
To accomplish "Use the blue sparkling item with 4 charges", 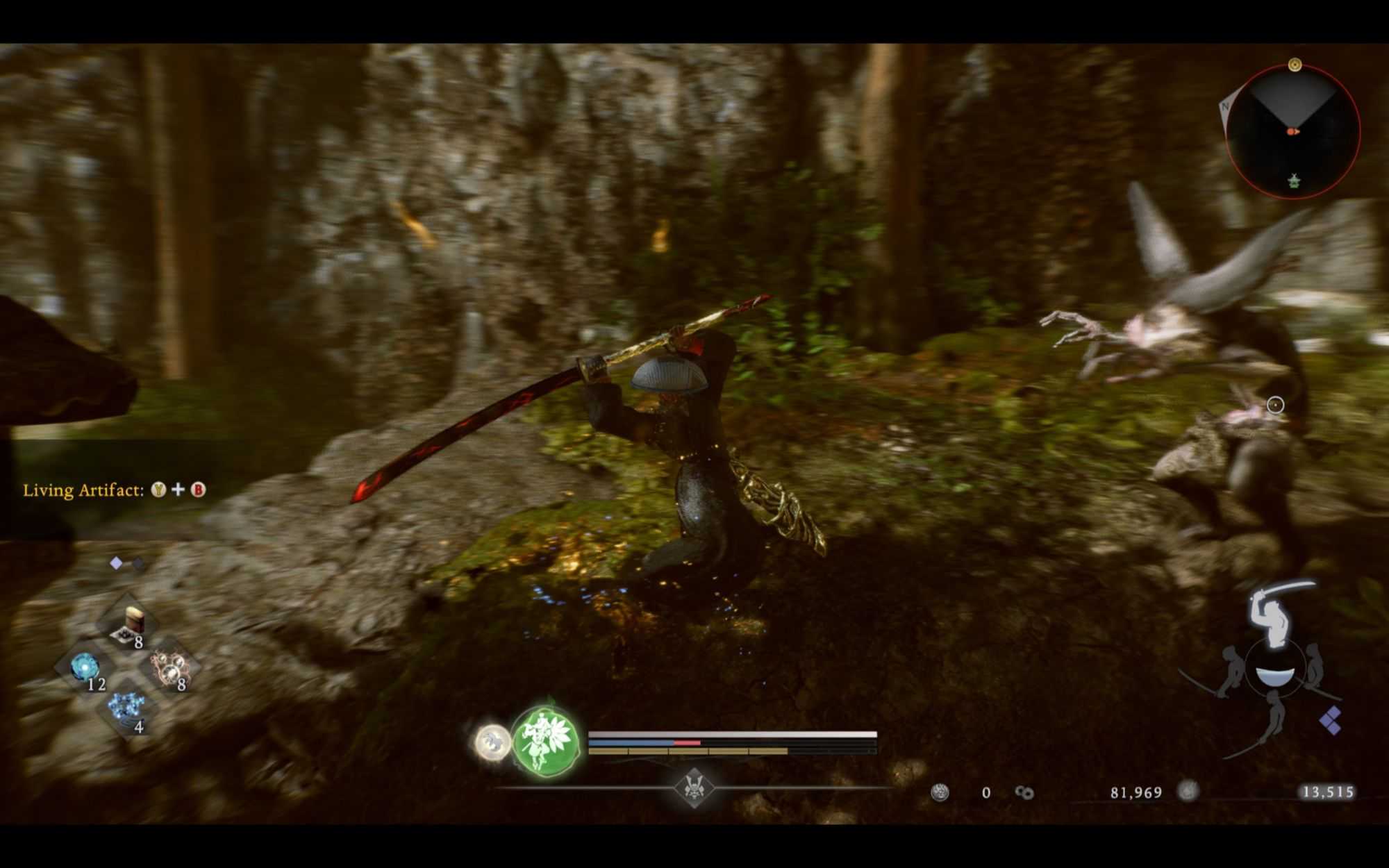I will pos(127,710).
